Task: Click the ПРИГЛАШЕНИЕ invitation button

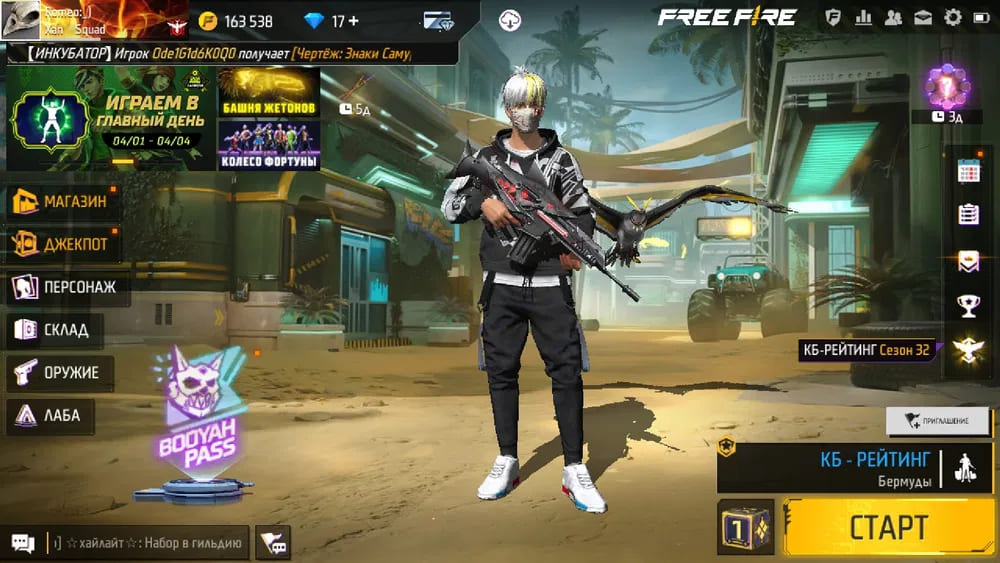Action: [937, 421]
